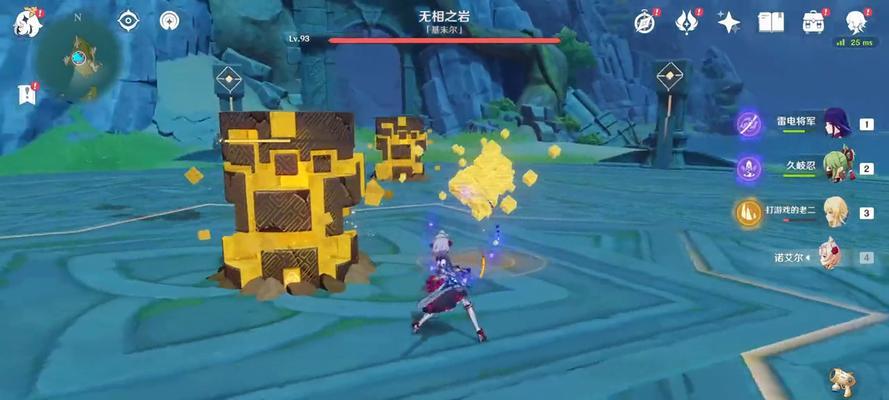This screenshot has height=400, width=889.
Task: Open the quest log banner icon
Action: tap(25, 95)
